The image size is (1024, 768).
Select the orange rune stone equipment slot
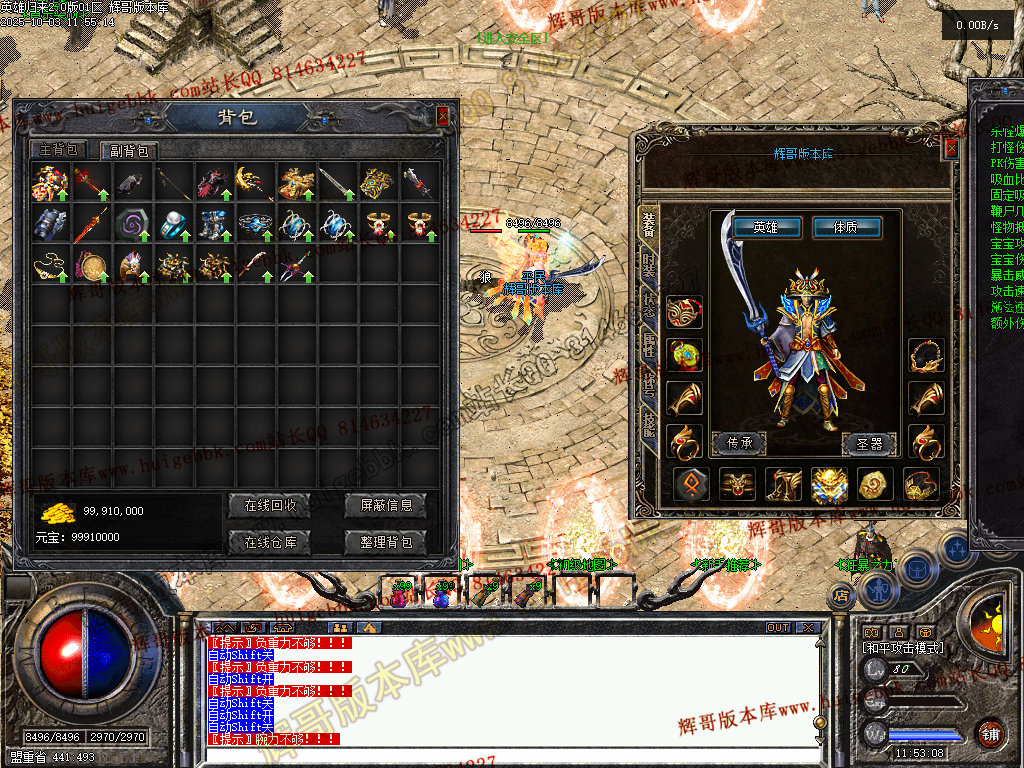click(x=691, y=484)
